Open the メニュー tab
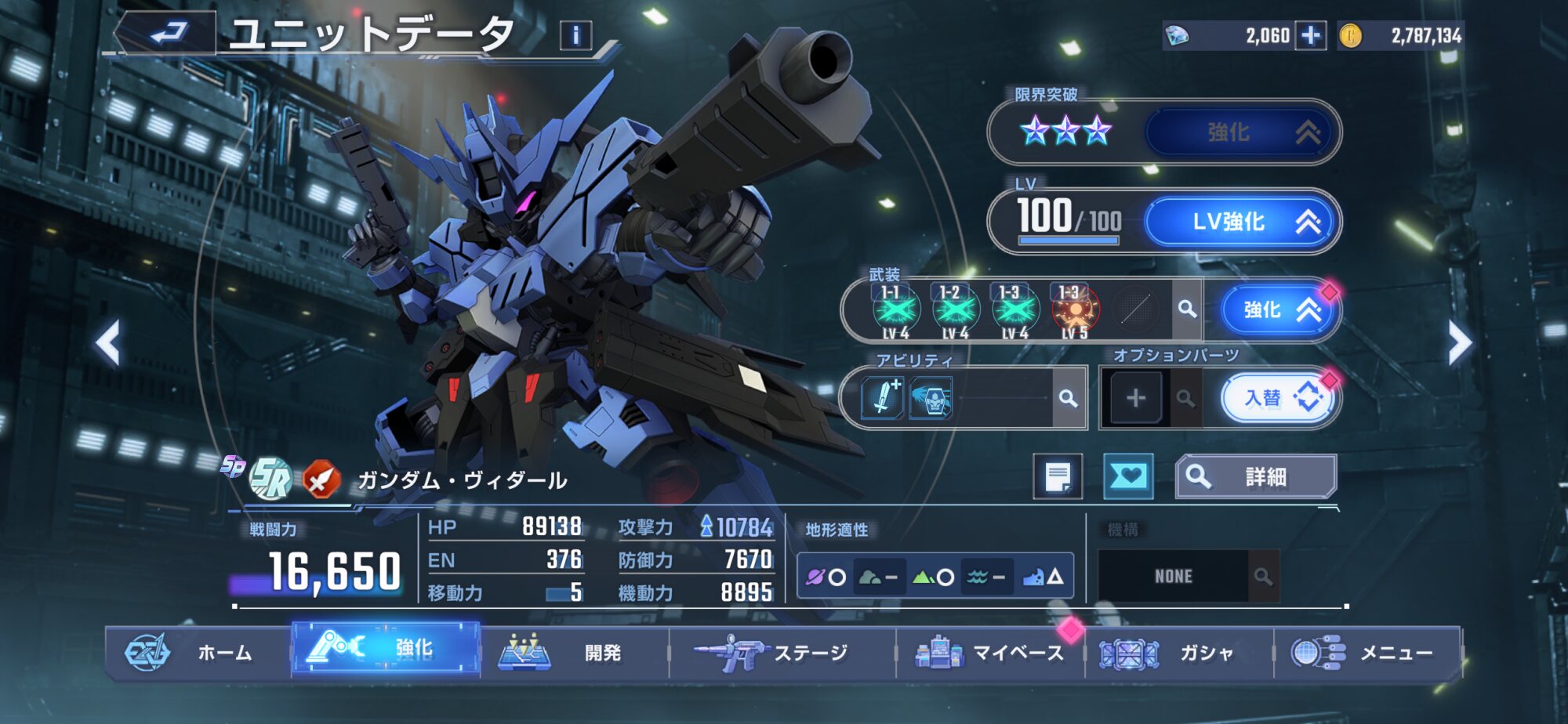 (1367, 653)
